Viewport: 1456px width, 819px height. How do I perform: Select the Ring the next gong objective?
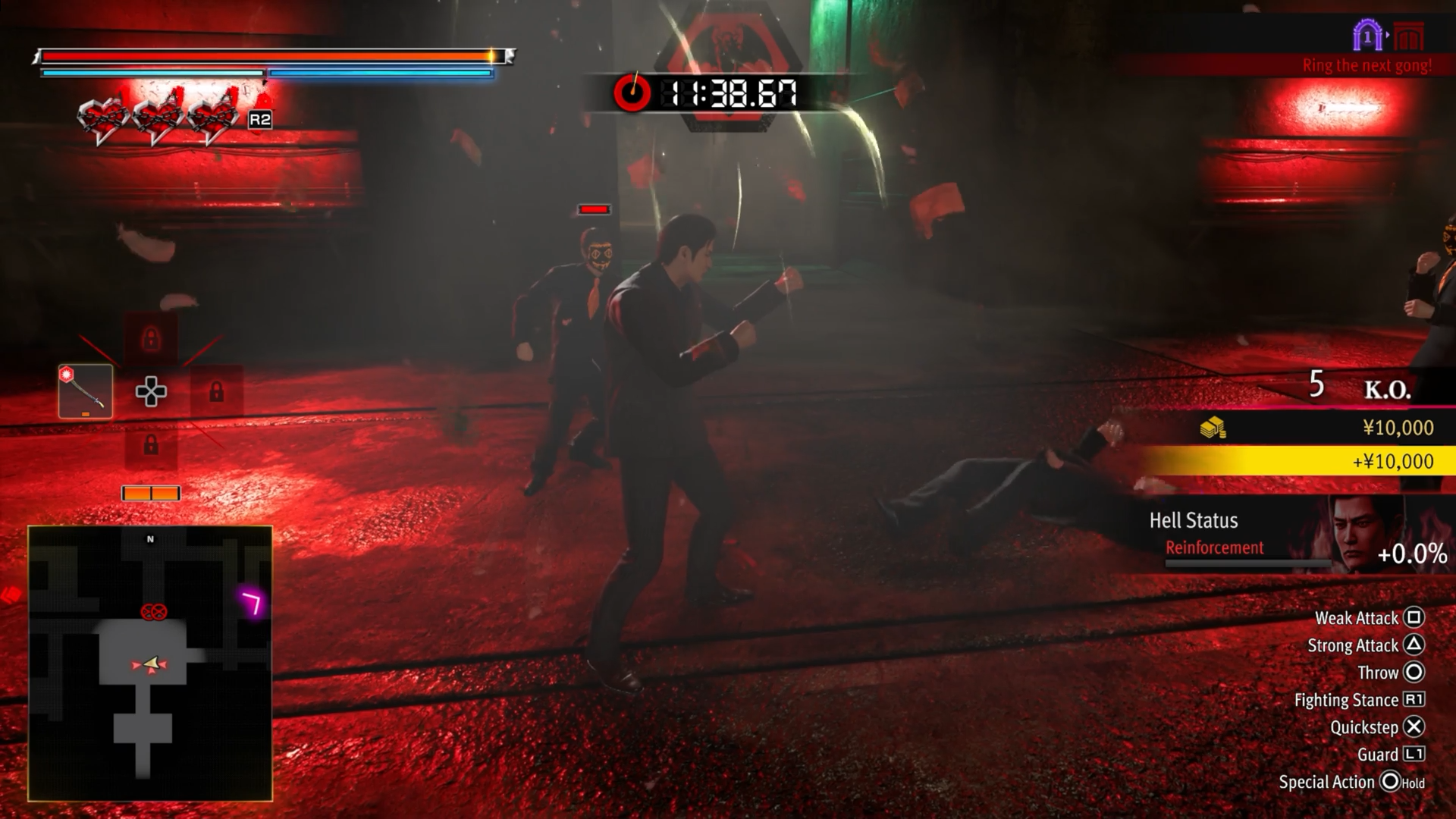point(1367,66)
